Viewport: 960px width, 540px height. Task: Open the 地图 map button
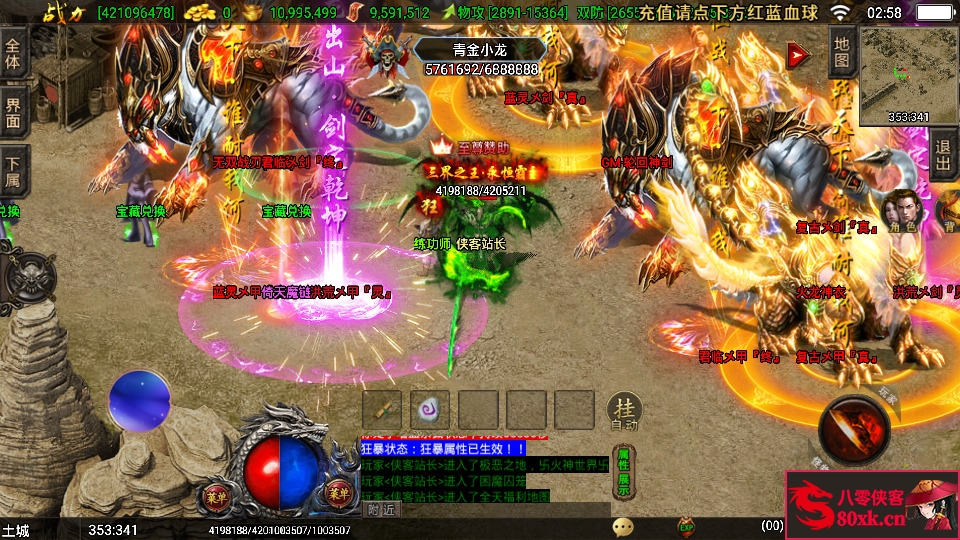click(842, 51)
